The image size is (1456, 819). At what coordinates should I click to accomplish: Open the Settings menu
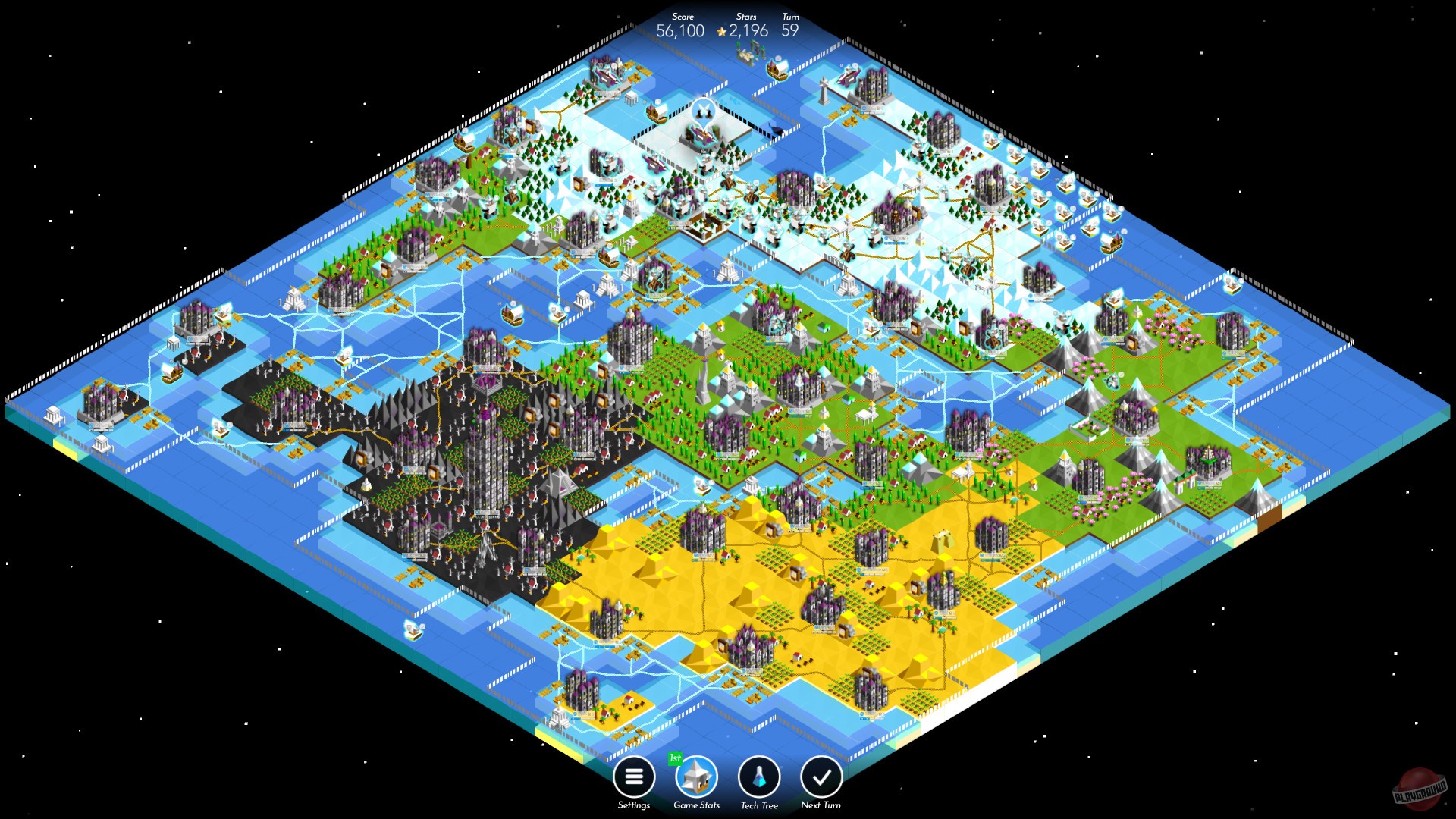click(633, 777)
